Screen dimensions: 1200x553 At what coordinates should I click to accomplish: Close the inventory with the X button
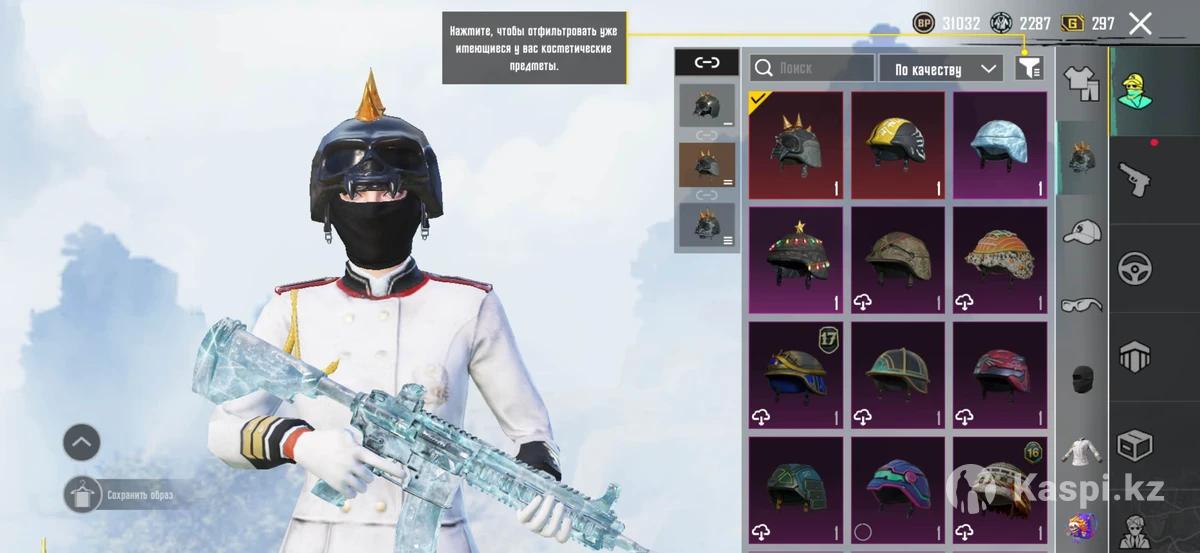(x=1140, y=24)
